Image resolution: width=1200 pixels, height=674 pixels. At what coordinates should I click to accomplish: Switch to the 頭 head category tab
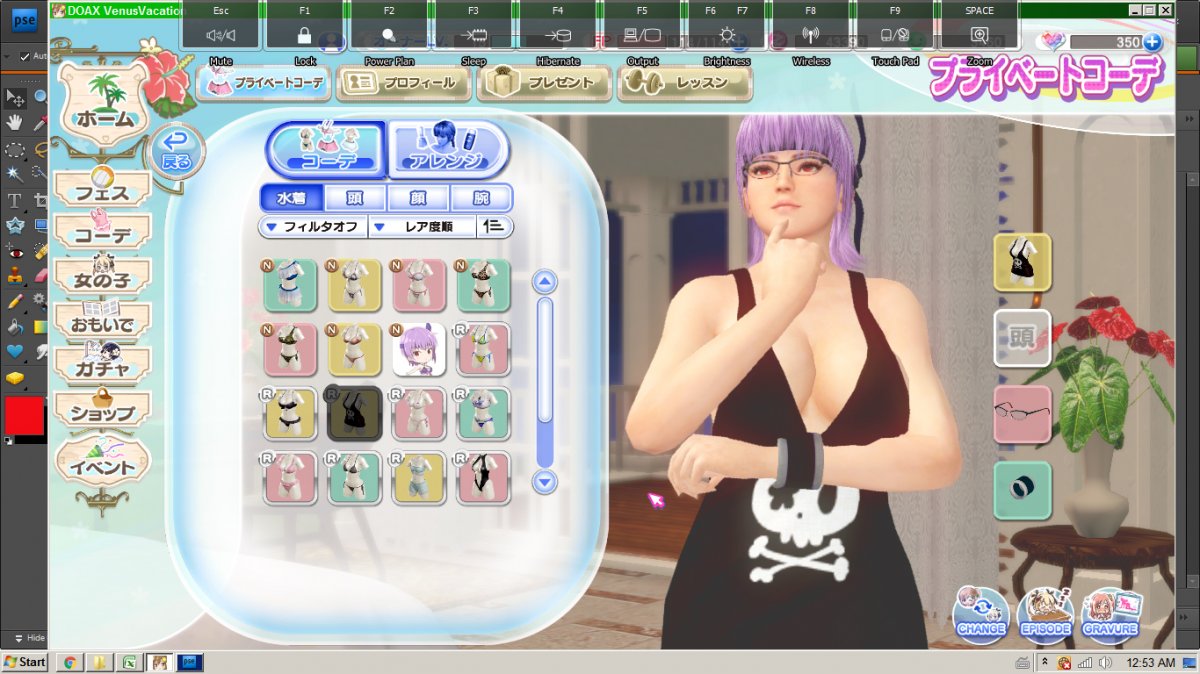(x=354, y=198)
